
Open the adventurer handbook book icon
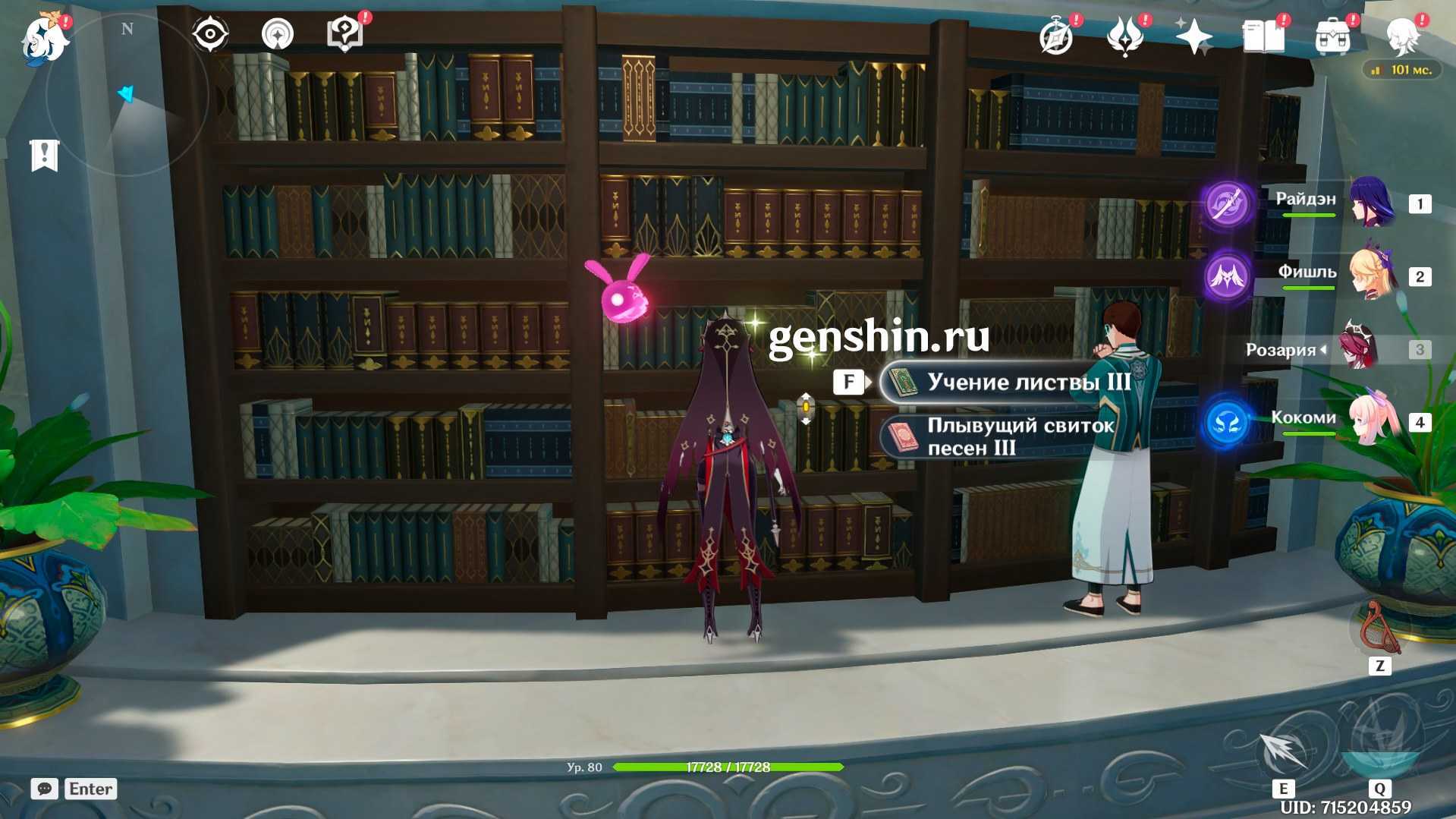coord(1263,36)
